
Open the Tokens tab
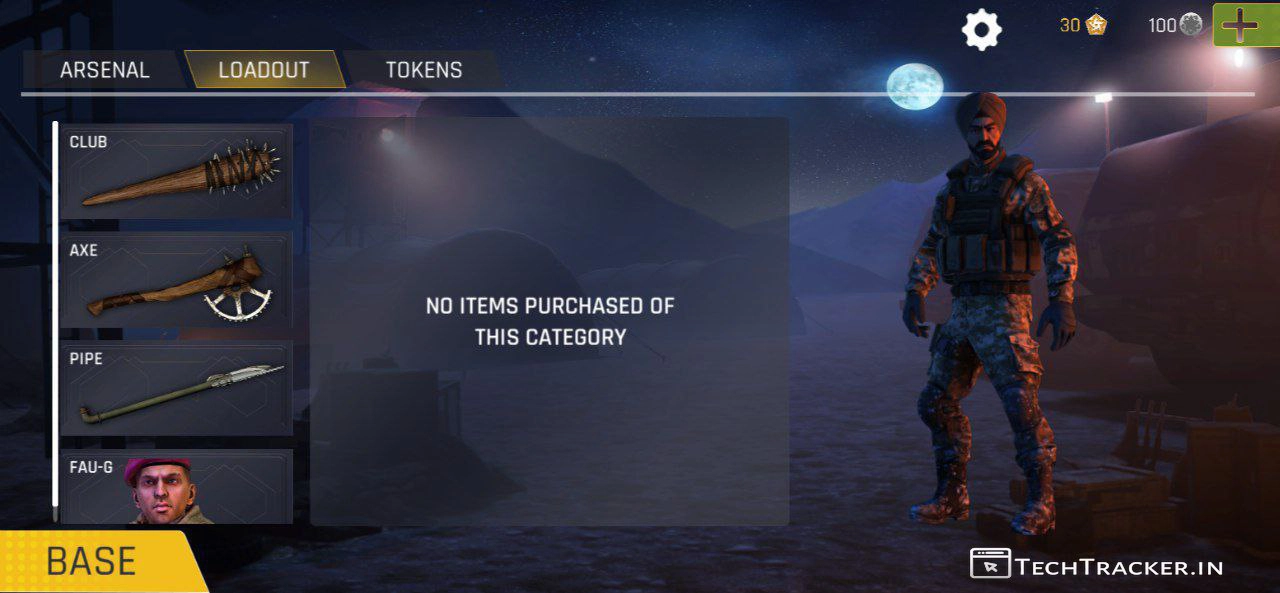[x=424, y=70]
